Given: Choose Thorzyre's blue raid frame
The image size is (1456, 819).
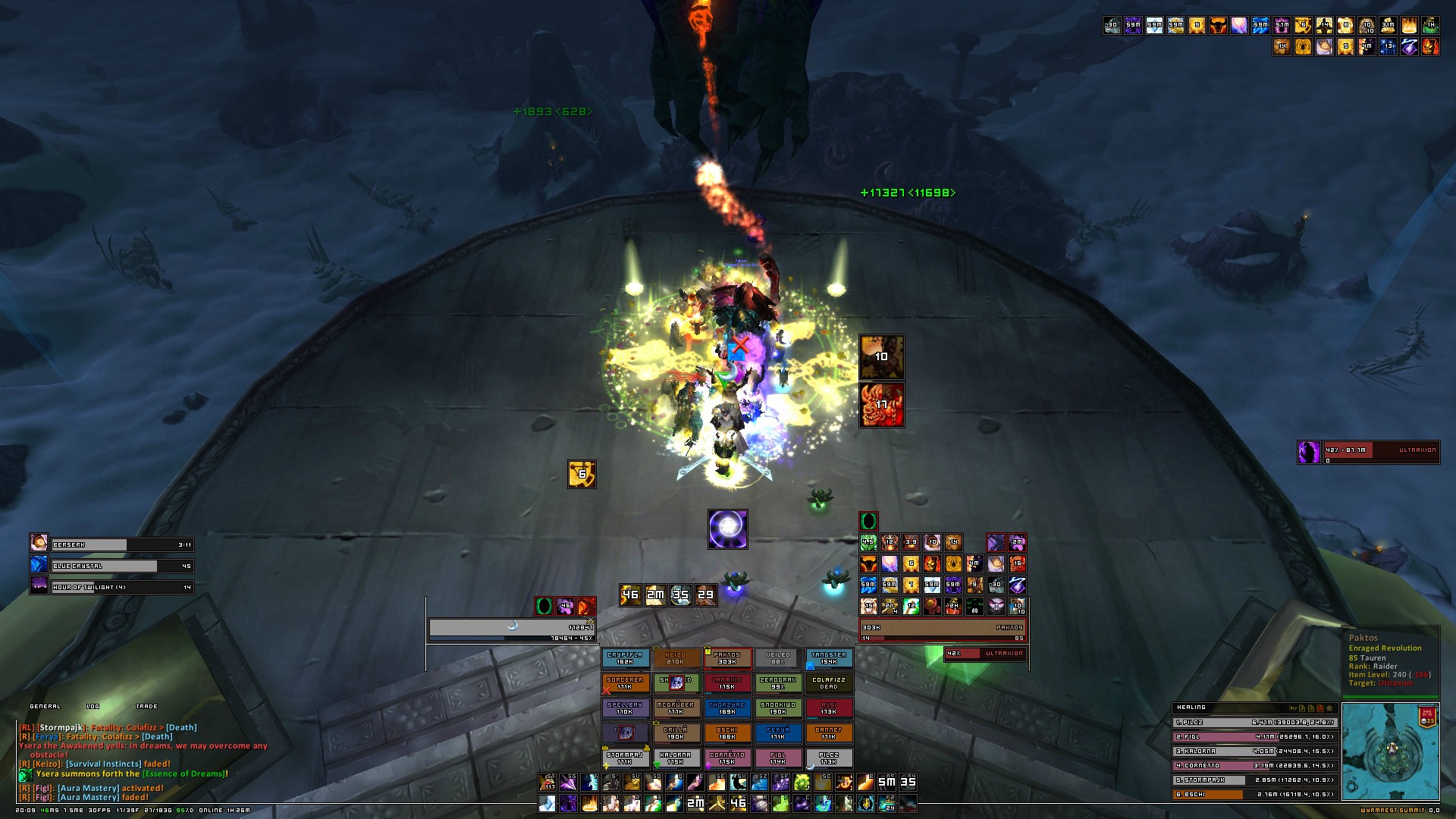Looking at the screenshot, I should (x=726, y=709).
